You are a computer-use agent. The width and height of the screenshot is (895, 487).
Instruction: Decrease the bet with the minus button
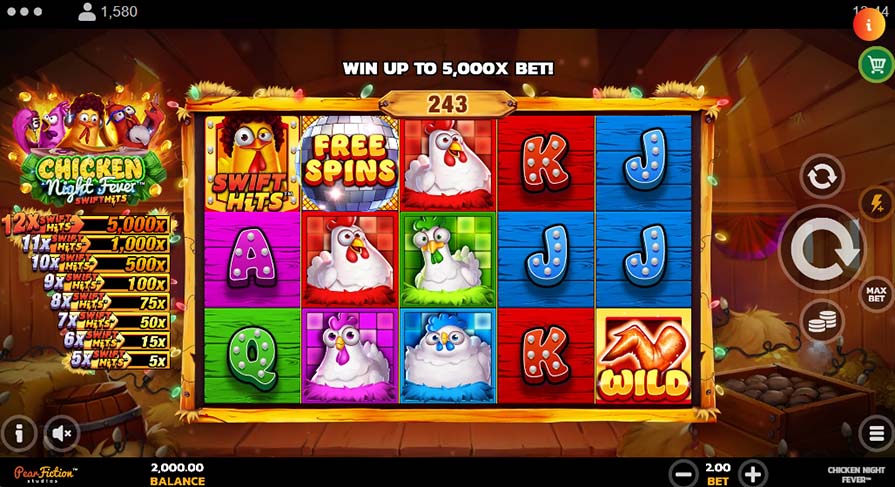coord(684,474)
